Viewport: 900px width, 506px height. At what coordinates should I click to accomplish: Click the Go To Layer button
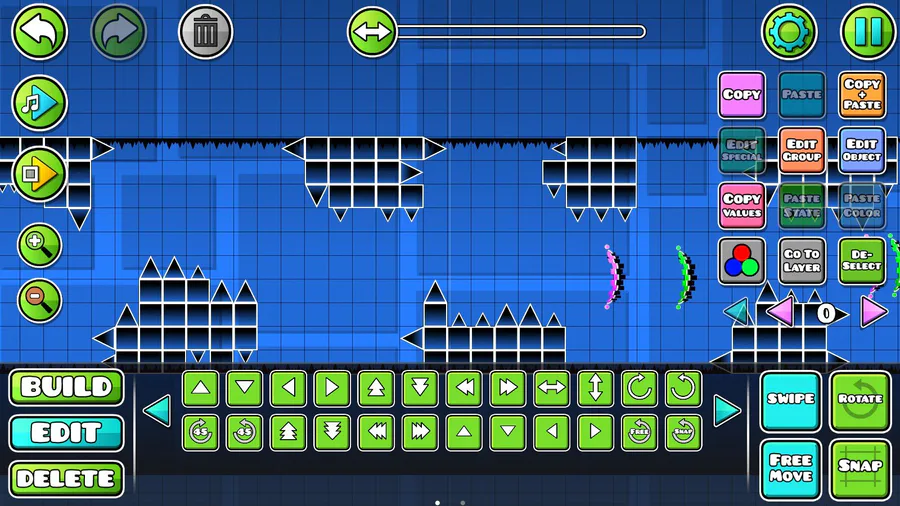802,261
